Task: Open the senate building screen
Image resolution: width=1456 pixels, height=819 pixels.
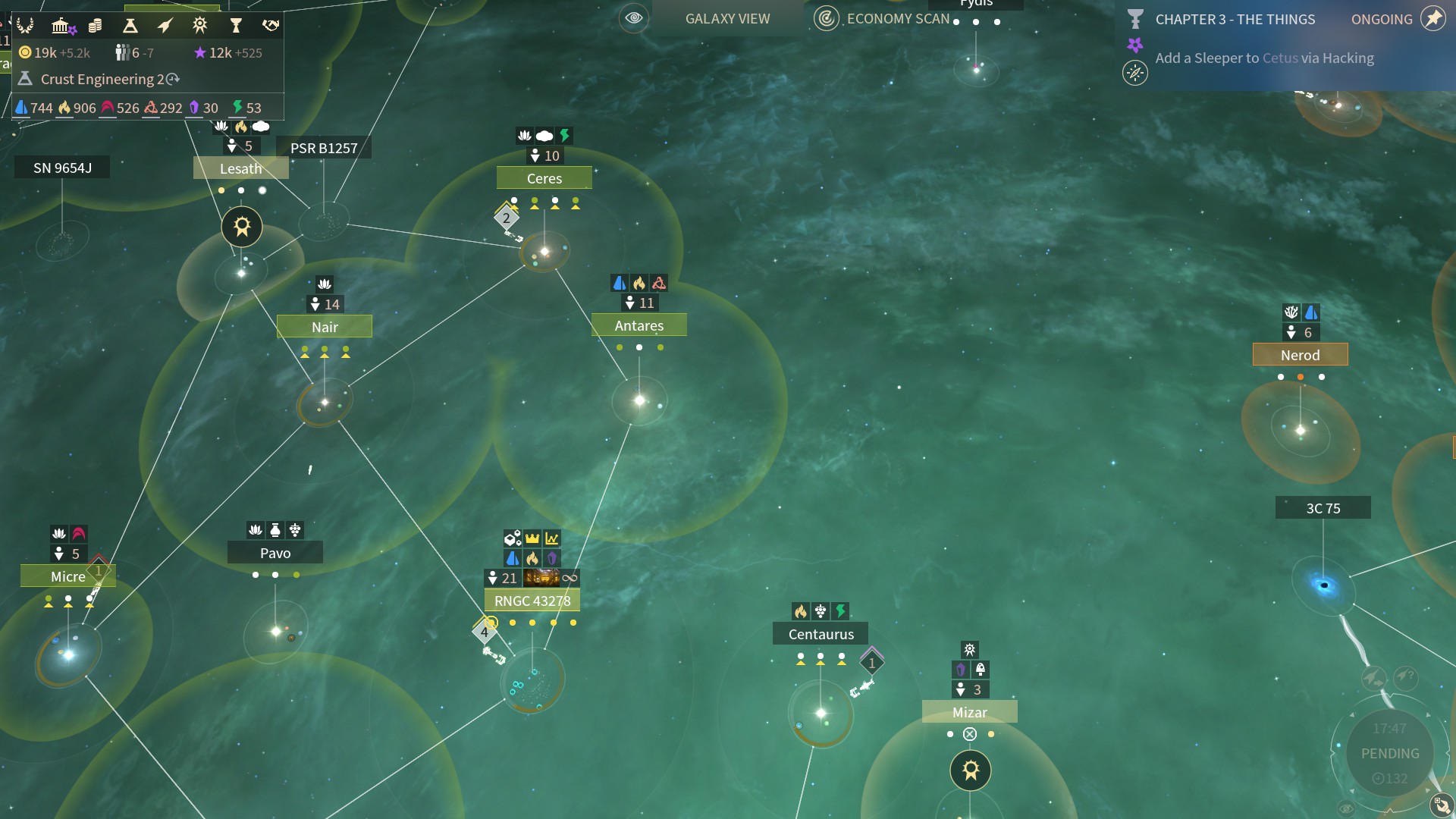Action: pyautogui.click(x=61, y=26)
